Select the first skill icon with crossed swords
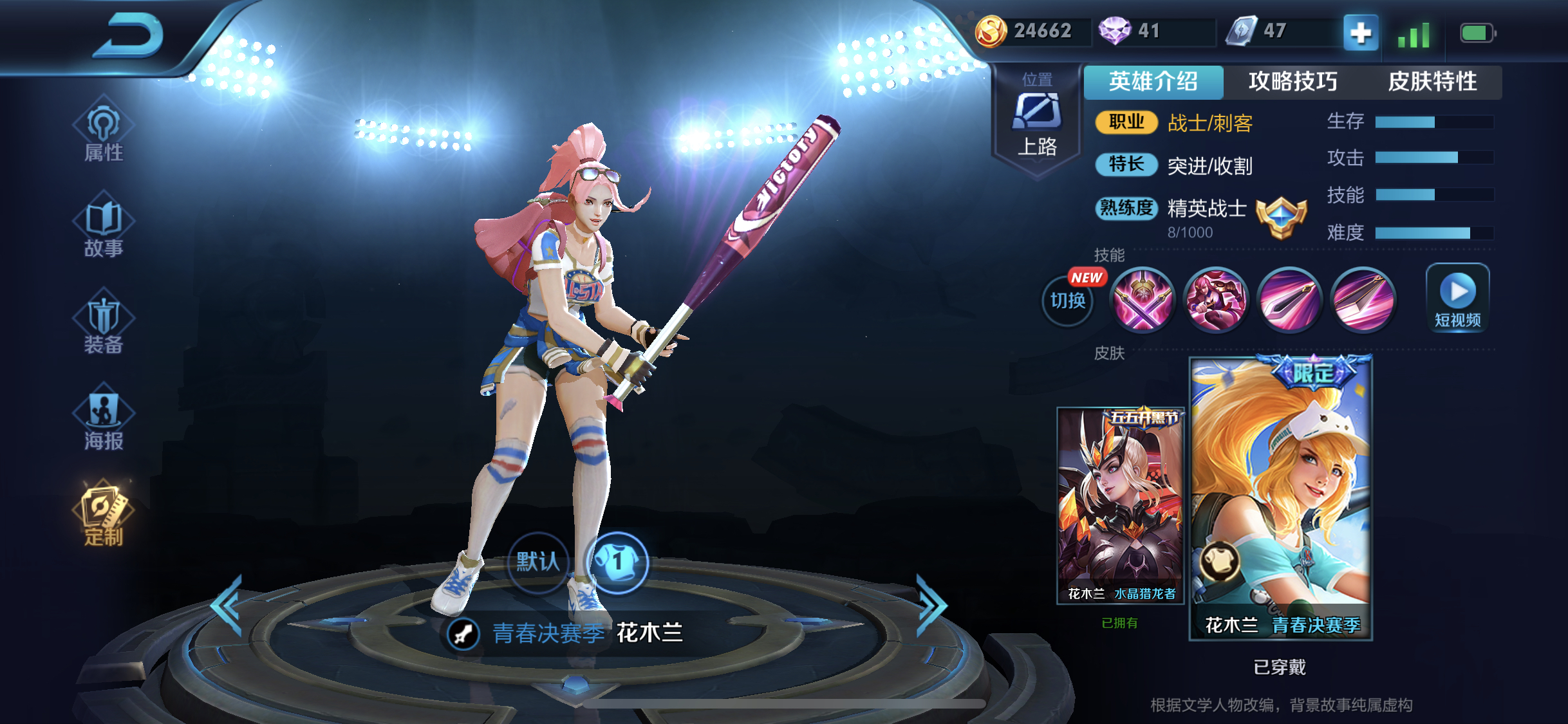Image resolution: width=1568 pixels, height=724 pixels. [1143, 301]
